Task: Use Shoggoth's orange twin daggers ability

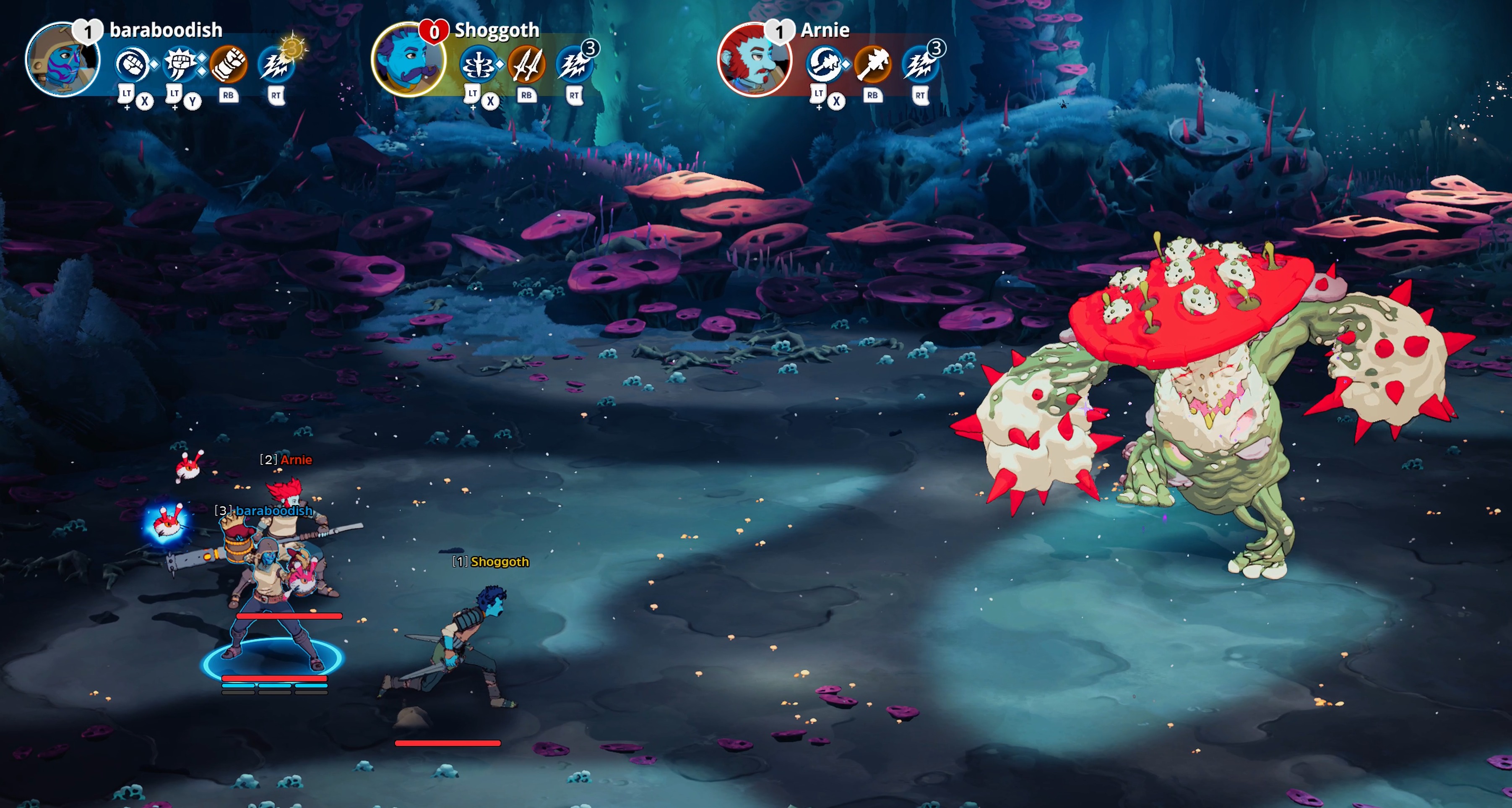Action: tap(526, 65)
